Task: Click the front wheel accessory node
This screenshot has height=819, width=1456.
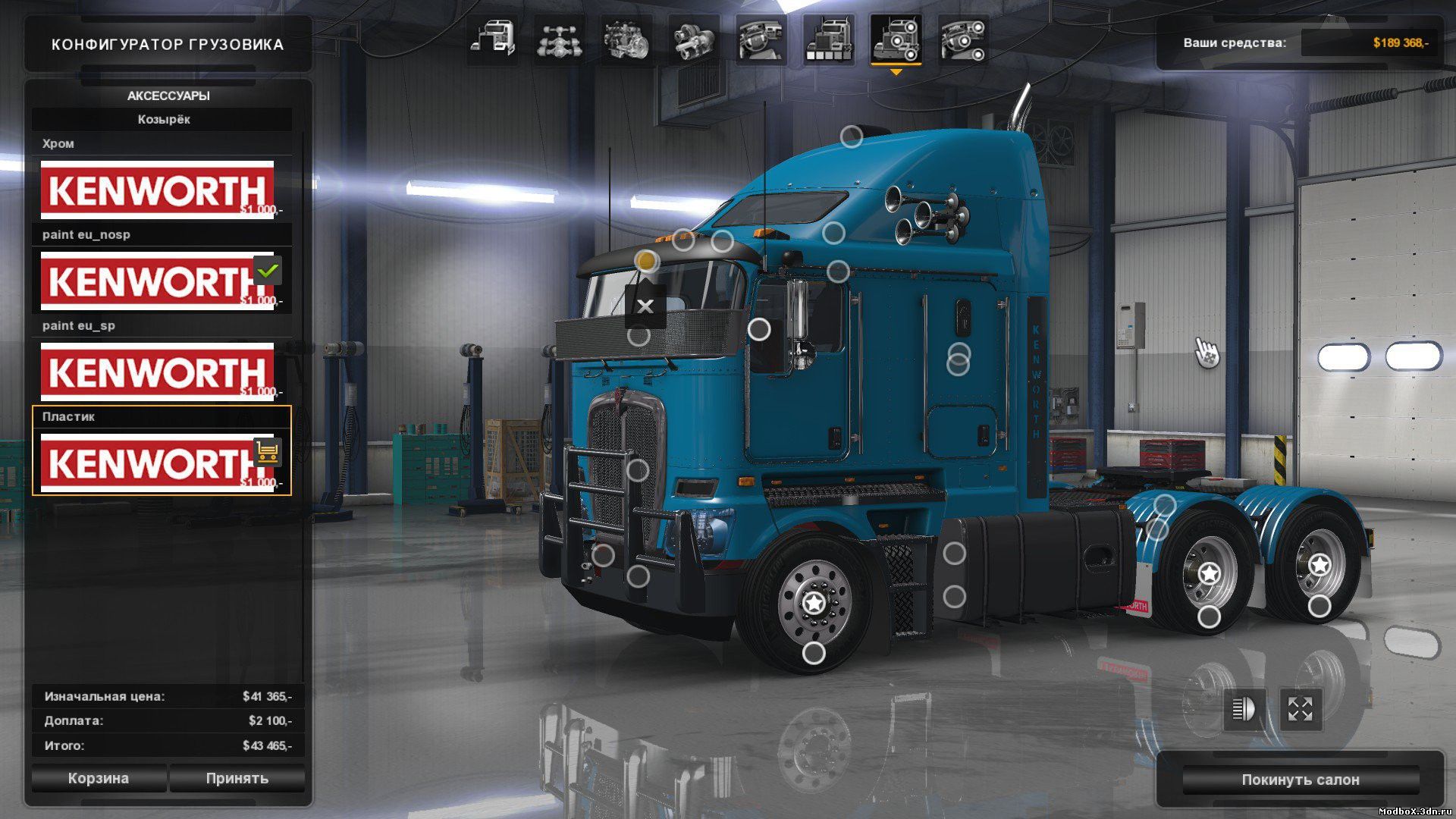Action: coord(814,652)
